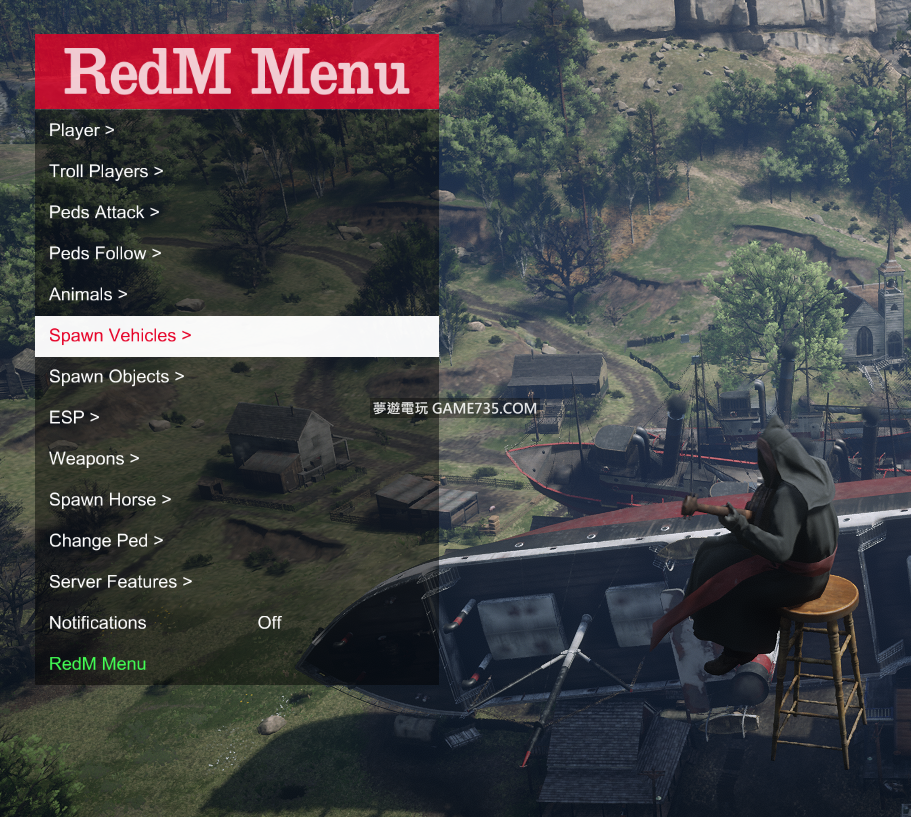
Task: Toggle the Notifications setting
Action: coord(236,622)
